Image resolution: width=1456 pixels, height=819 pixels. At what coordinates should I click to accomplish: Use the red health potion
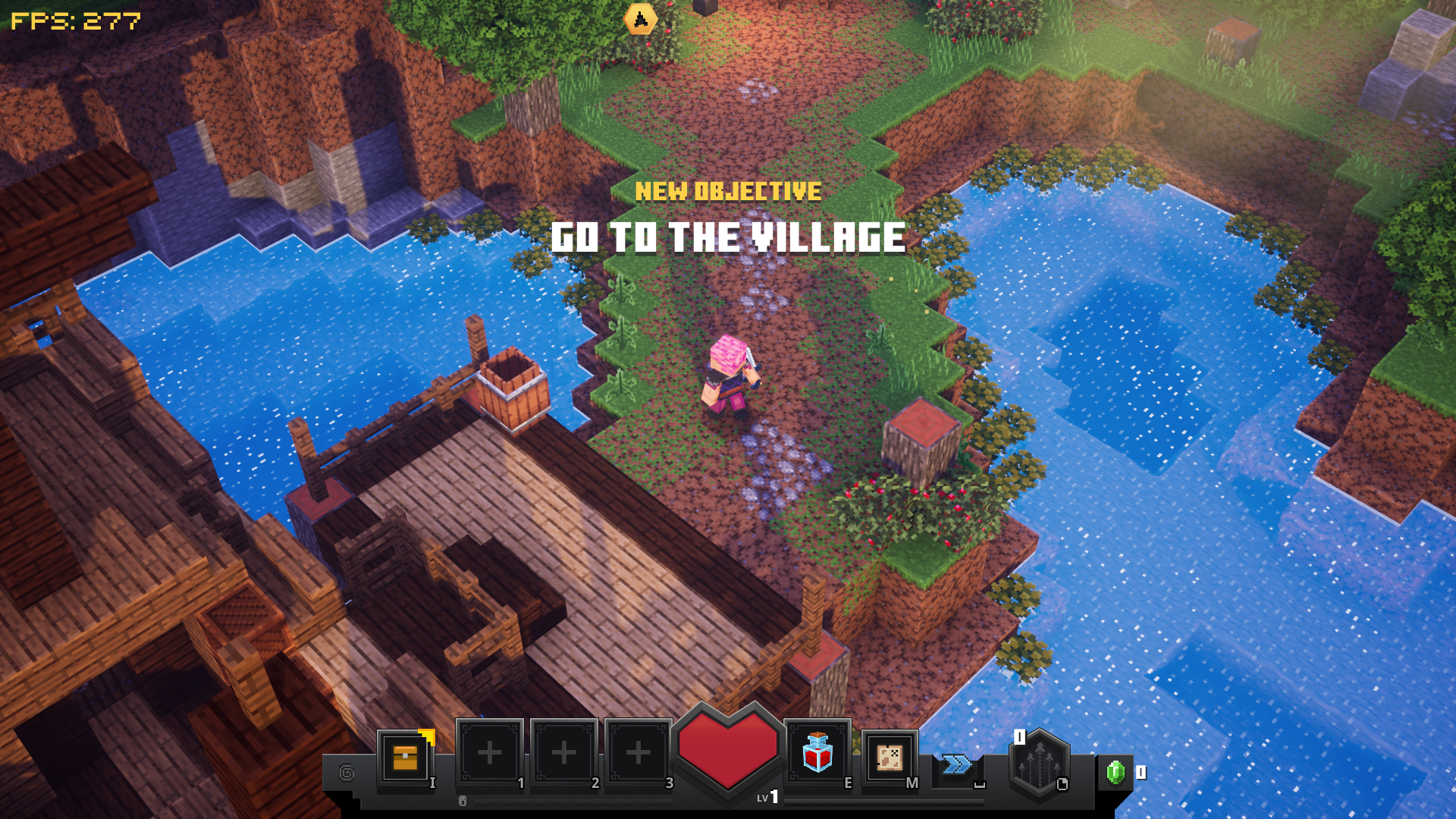coord(817,752)
